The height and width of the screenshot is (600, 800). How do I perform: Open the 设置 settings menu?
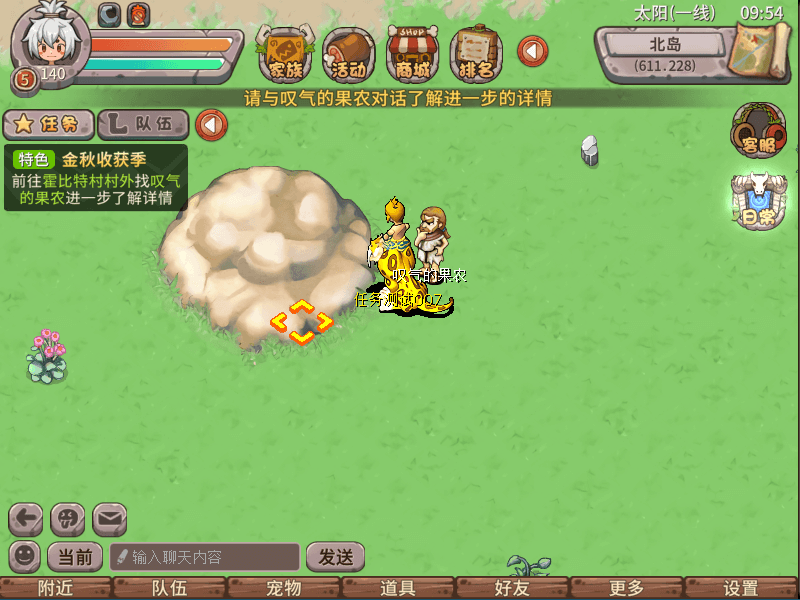(x=741, y=588)
